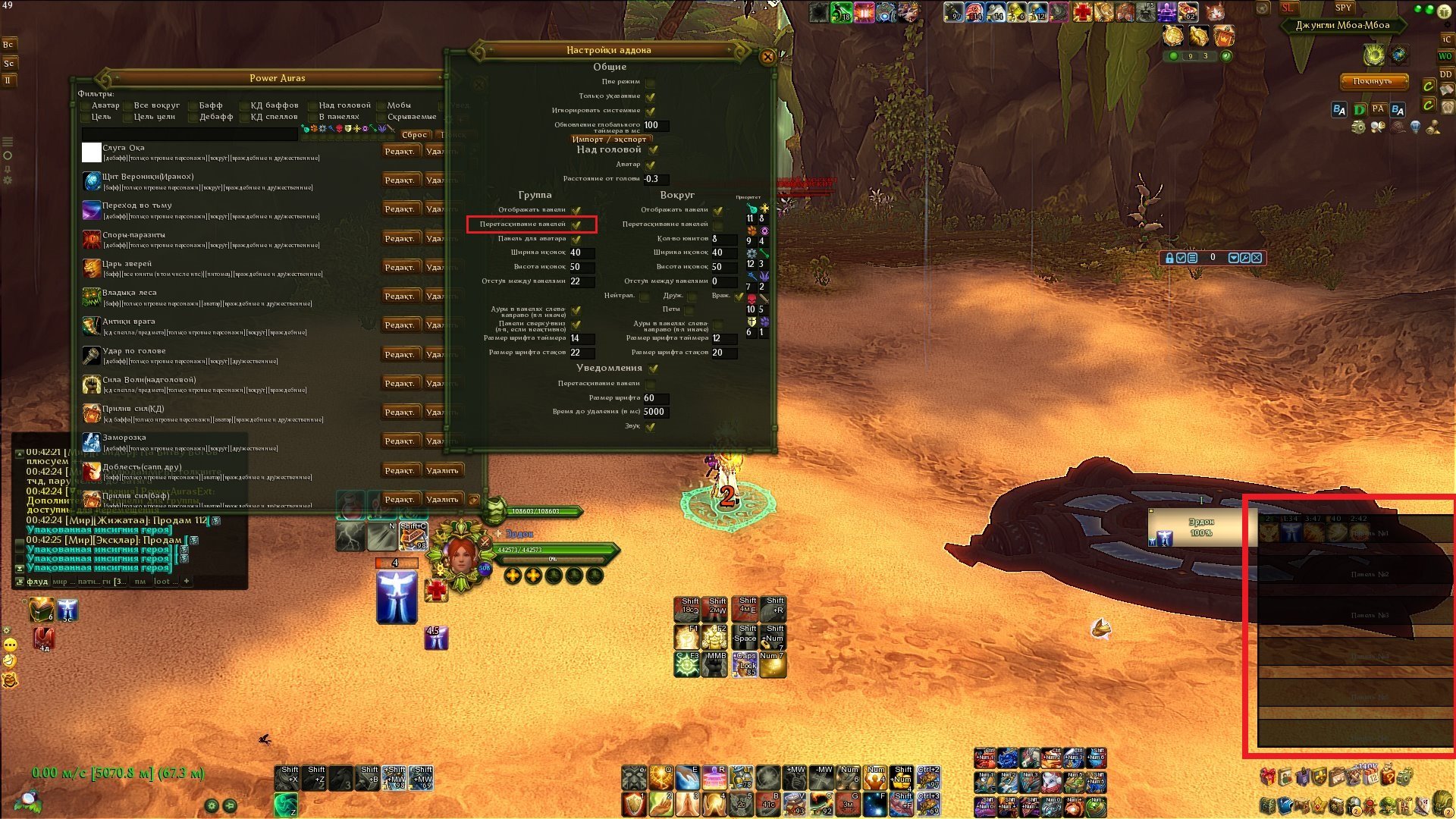This screenshot has width=1456, height=819.
Task: Delete the Доблесть(сапп дру) aura
Action: click(x=442, y=471)
